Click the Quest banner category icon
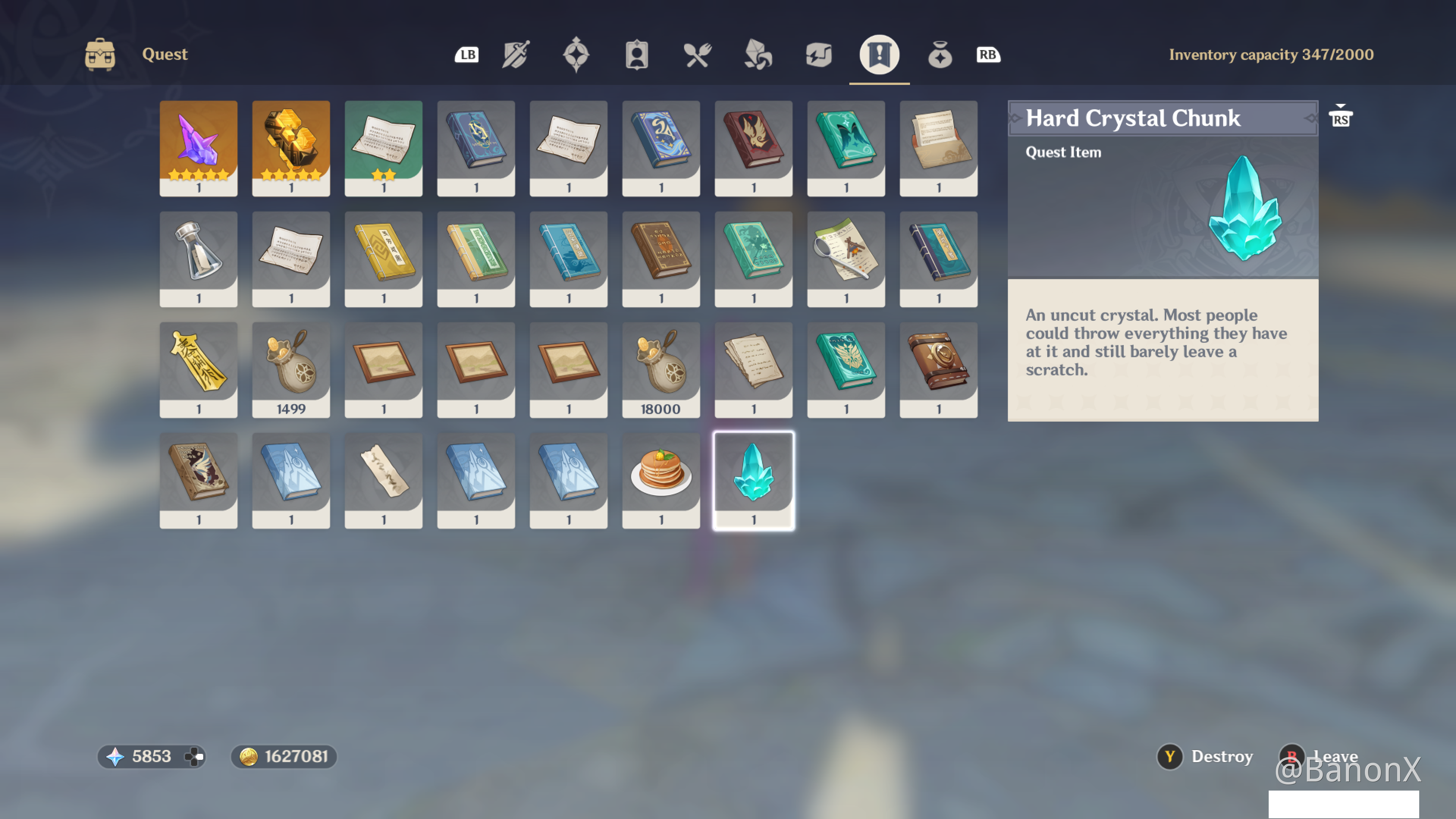The height and width of the screenshot is (819, 1456). click(x=880, y=54)
